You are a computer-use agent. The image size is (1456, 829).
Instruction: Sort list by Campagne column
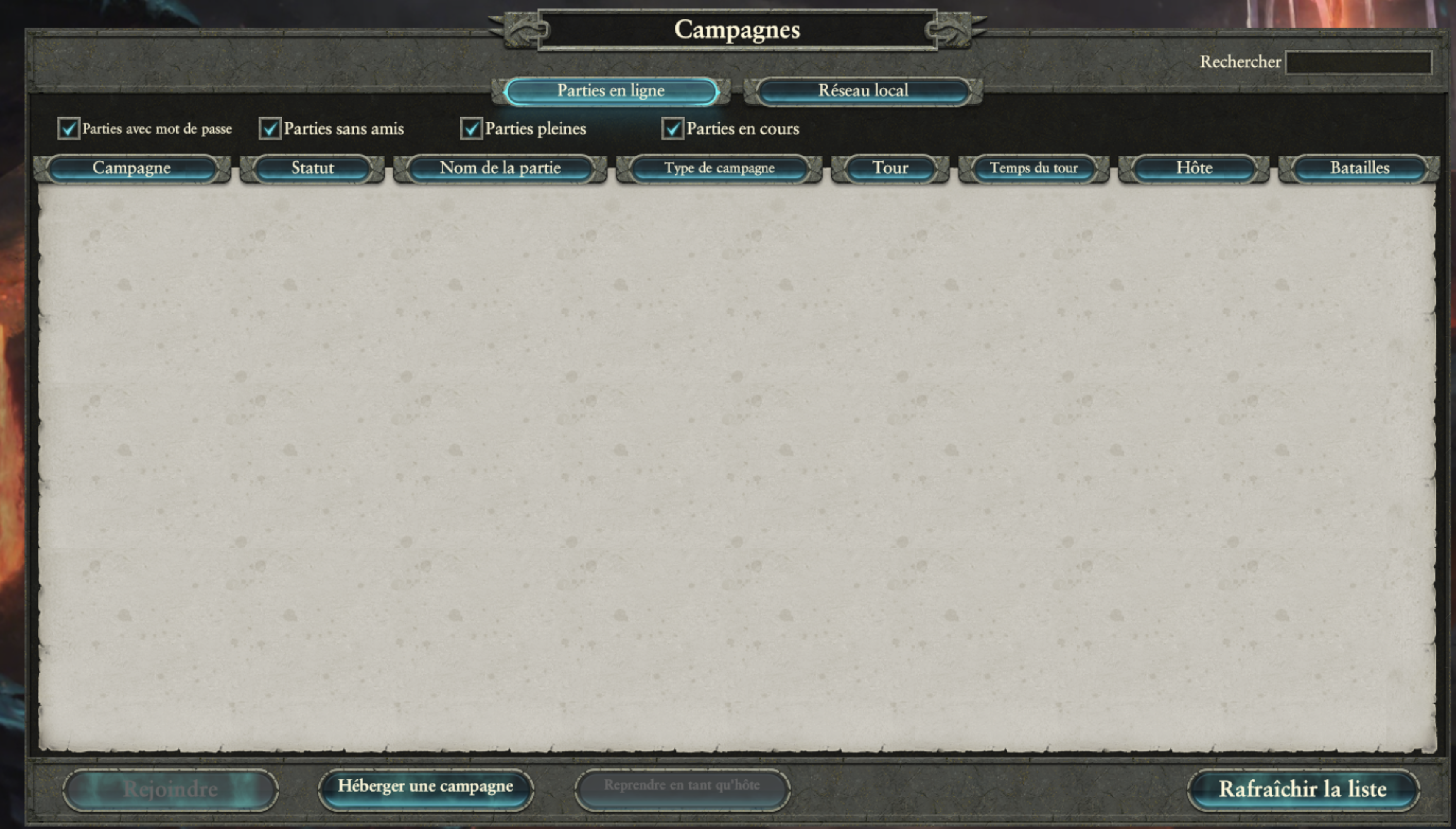tap(131, 169)
